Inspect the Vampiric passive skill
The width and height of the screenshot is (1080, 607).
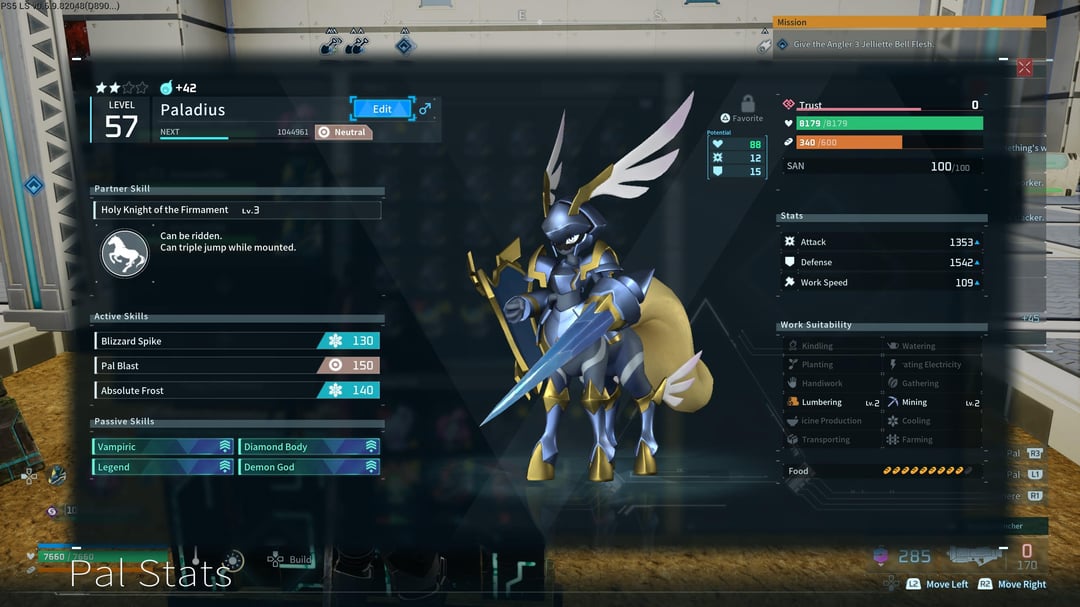pos(163,447)
